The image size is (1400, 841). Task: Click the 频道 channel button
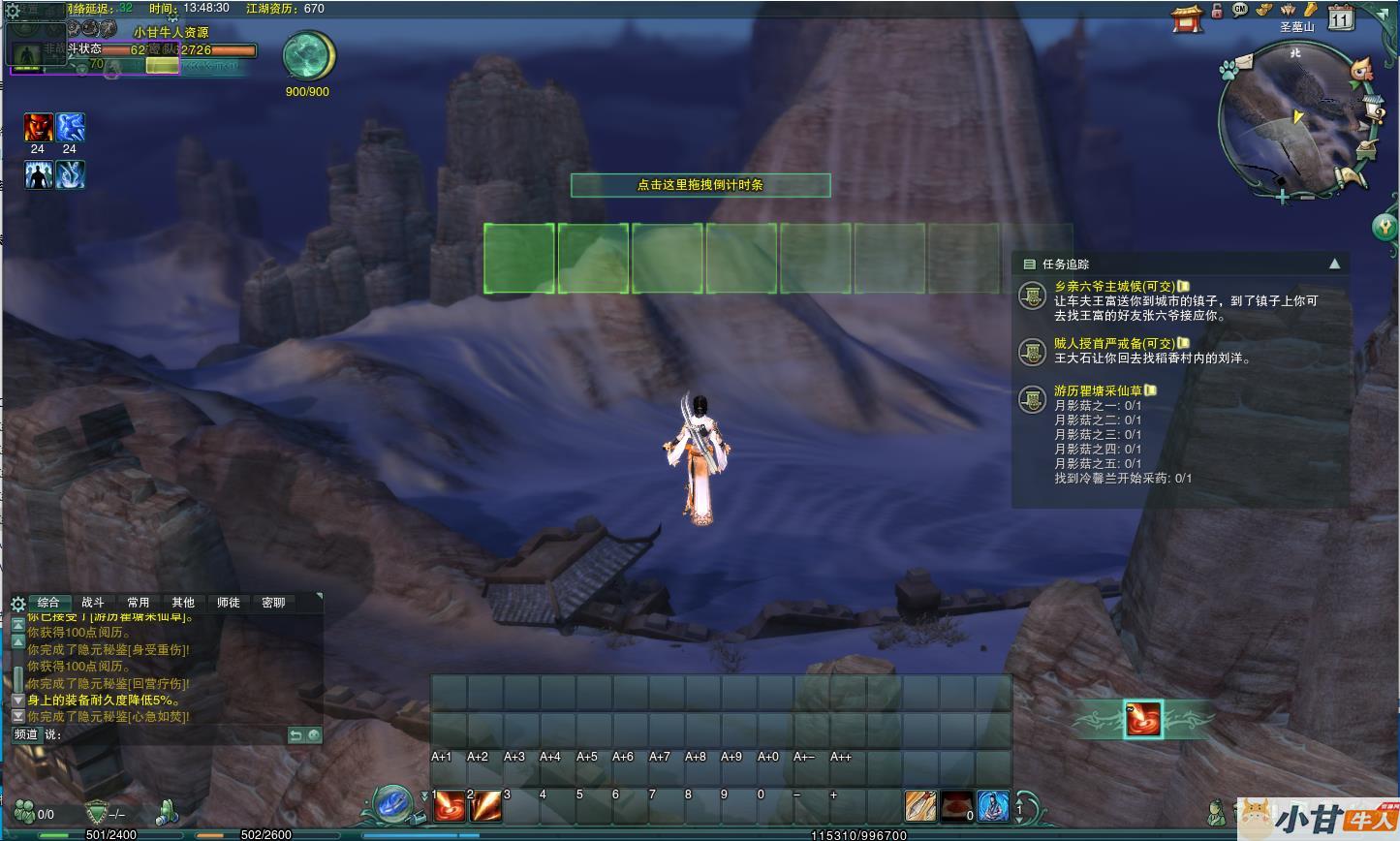26,734
